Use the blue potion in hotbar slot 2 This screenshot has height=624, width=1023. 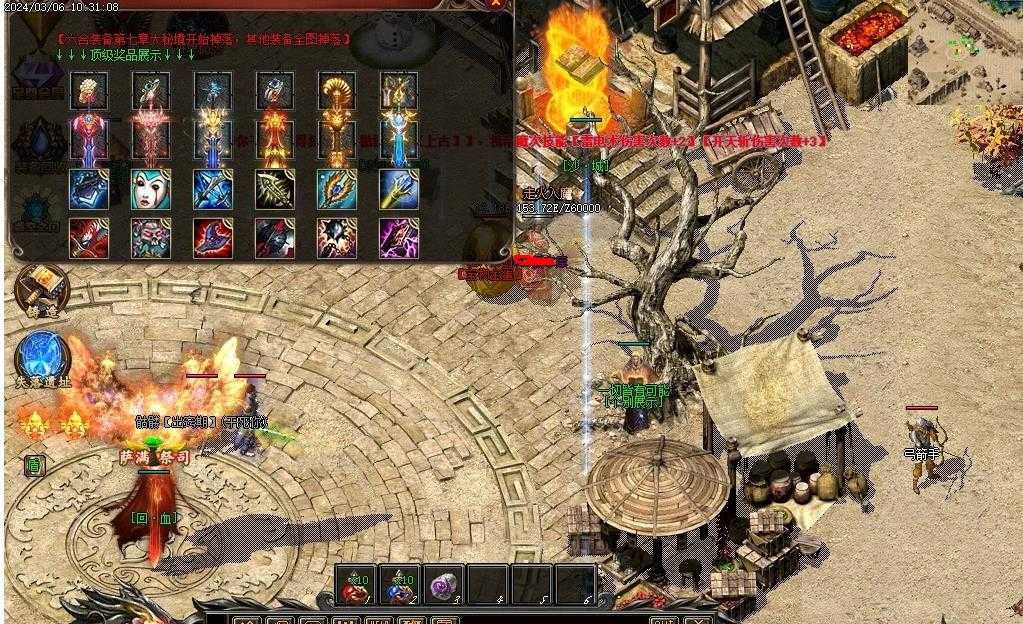[400, 585]
